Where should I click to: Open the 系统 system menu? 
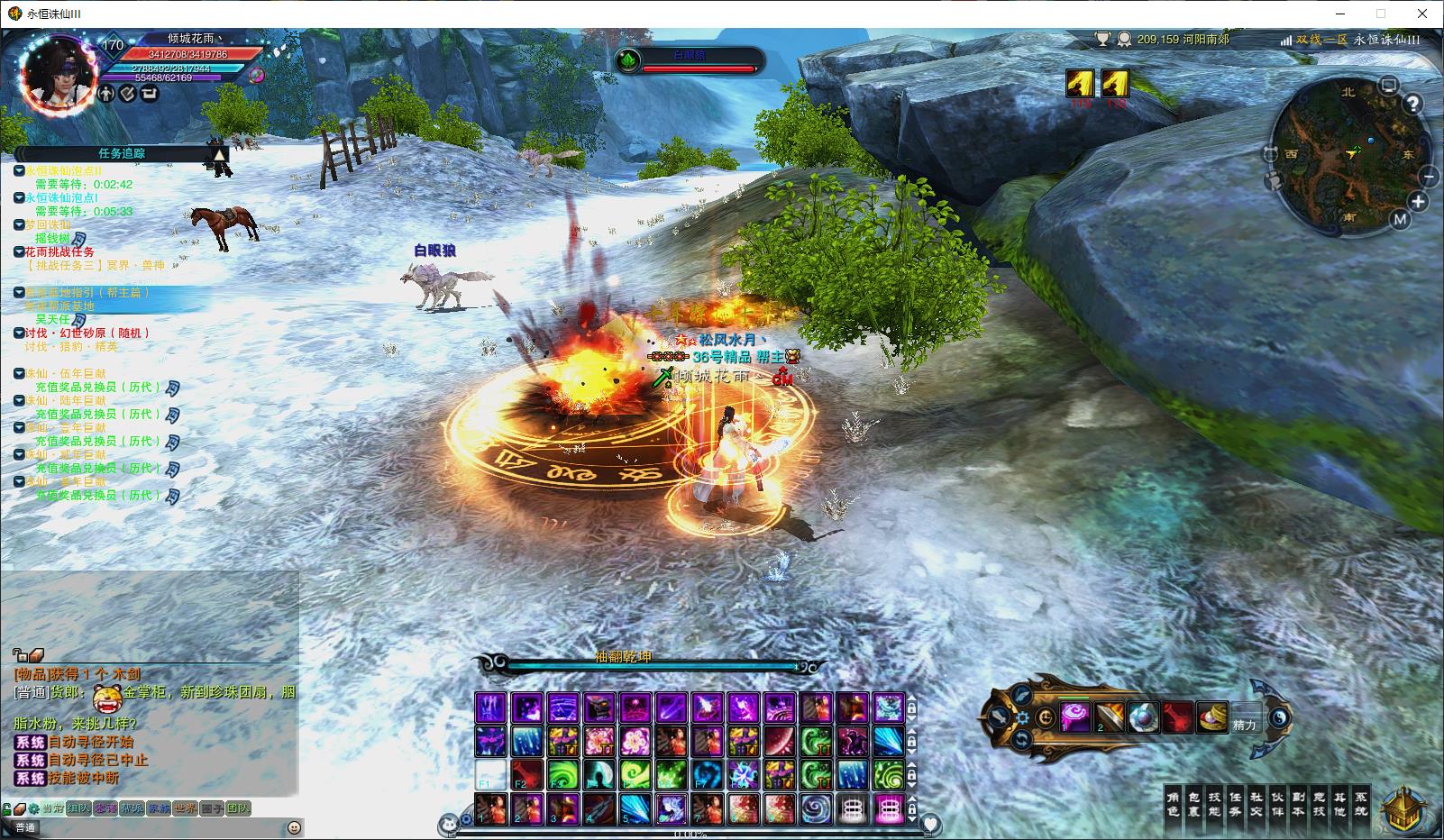[1361, 804]
